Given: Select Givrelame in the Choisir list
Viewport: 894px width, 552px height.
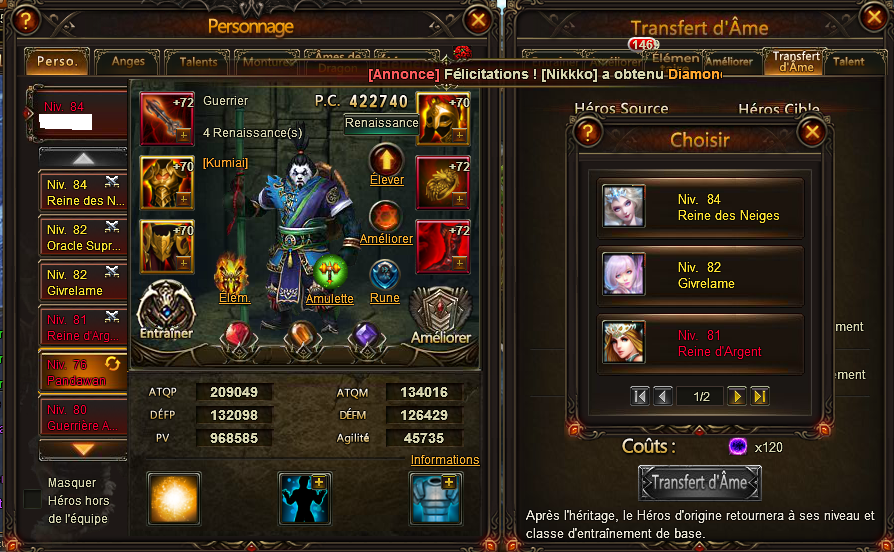Looking at the screenshot, I should click(x=700, y=275).
